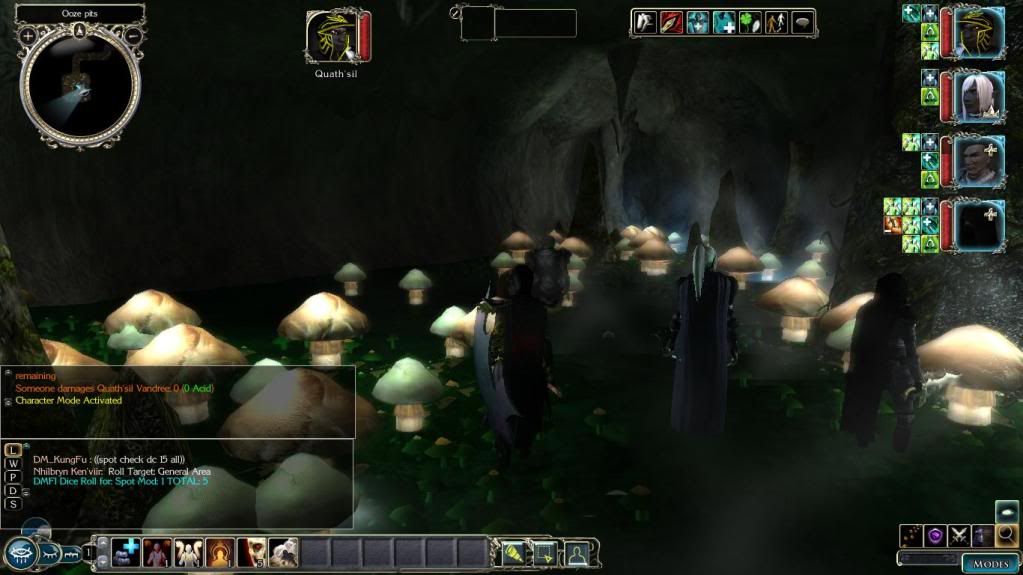This screenshot has height=575, width=1023.
Task: Zoom in the minimap with the plus button
Action: (28, 36)
